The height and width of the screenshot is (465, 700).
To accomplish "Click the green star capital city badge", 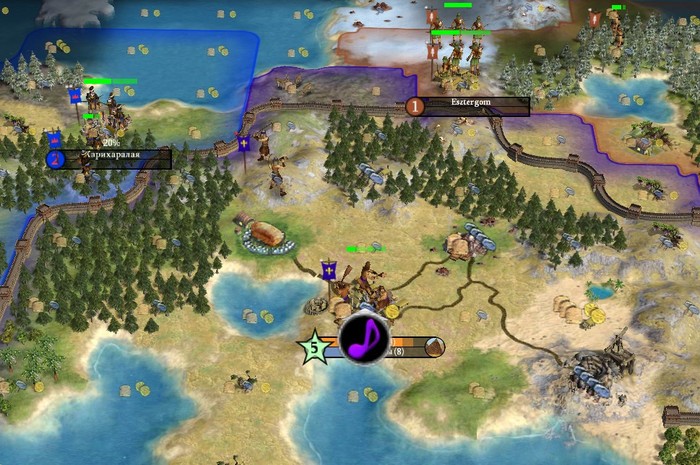I will 313,349.
